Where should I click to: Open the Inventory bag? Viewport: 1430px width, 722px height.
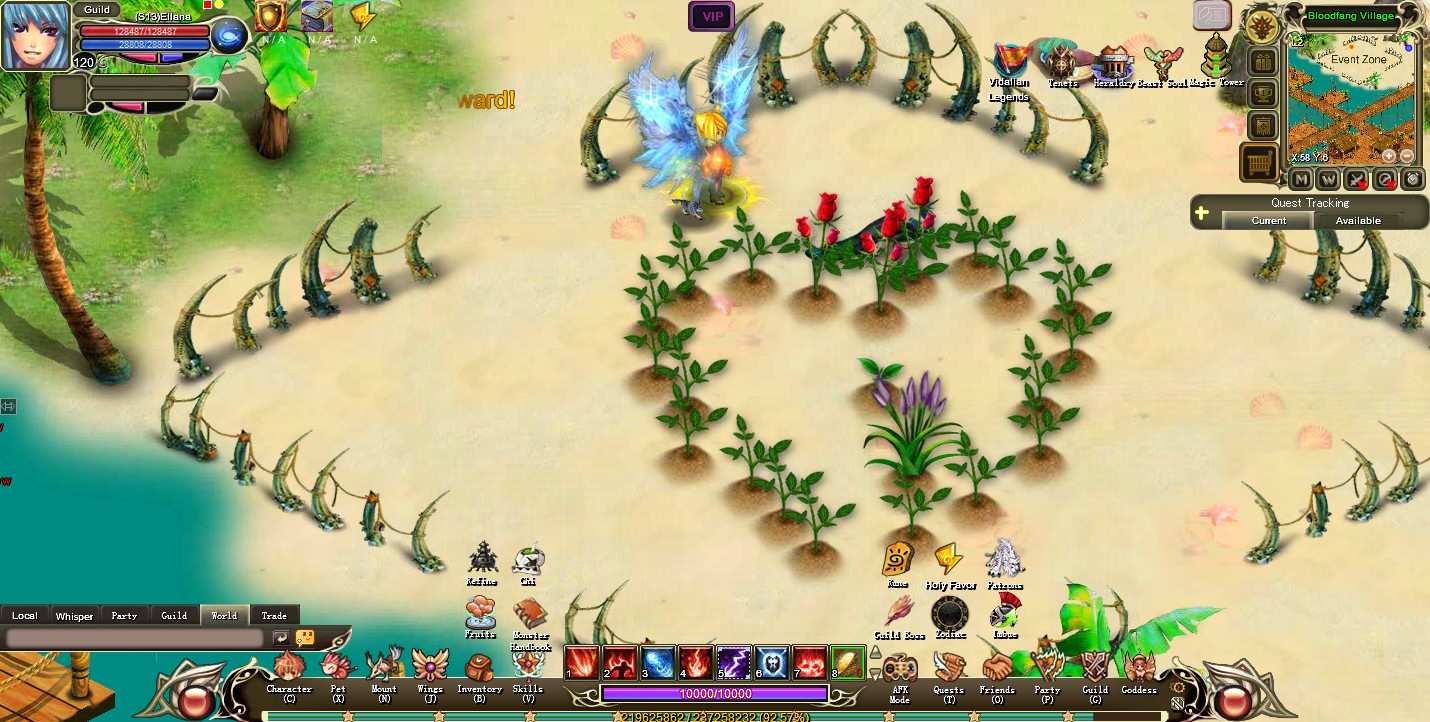[479, 669]
